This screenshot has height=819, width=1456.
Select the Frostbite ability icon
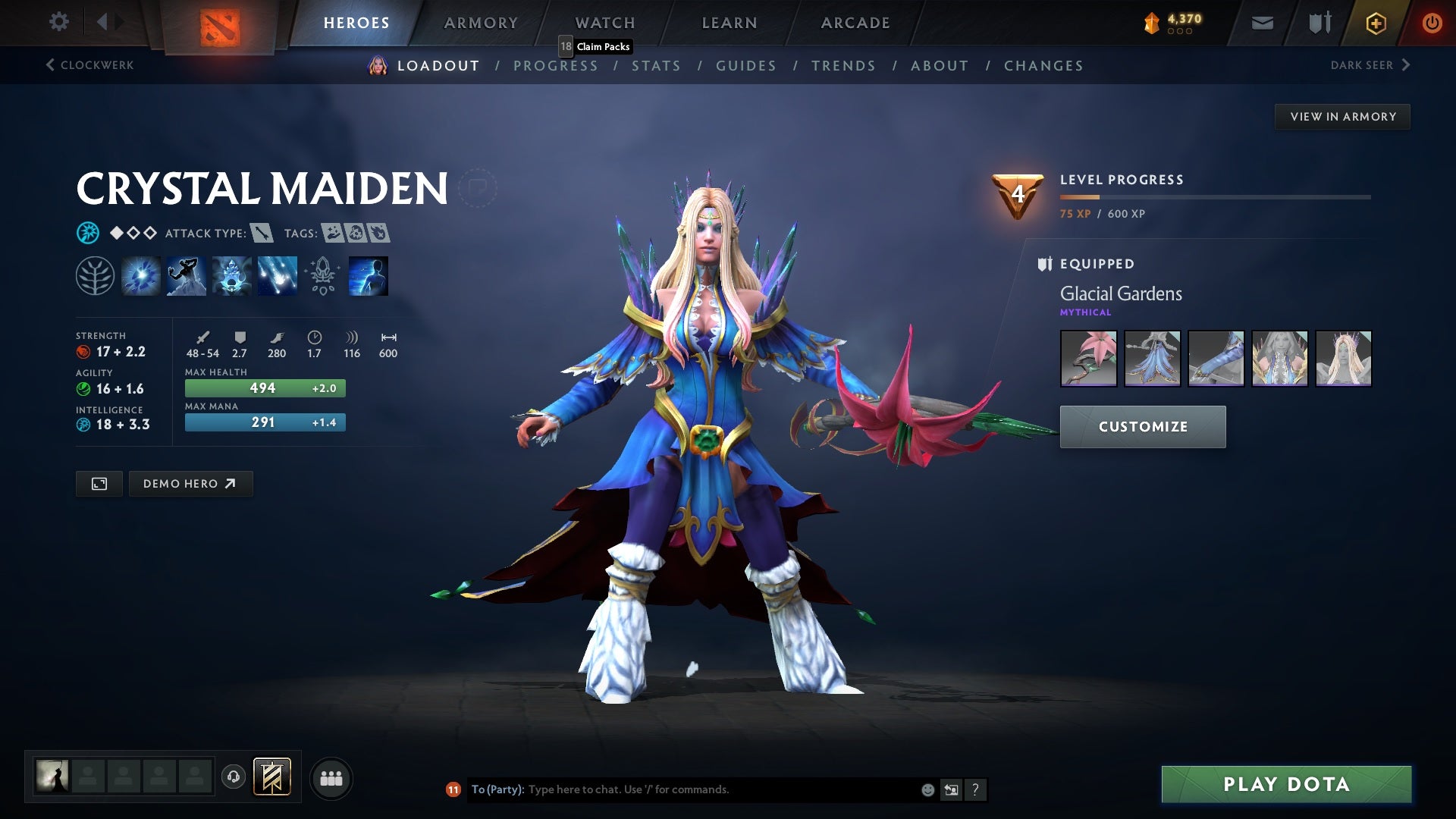pyautogui.click(x=186, y=275)
